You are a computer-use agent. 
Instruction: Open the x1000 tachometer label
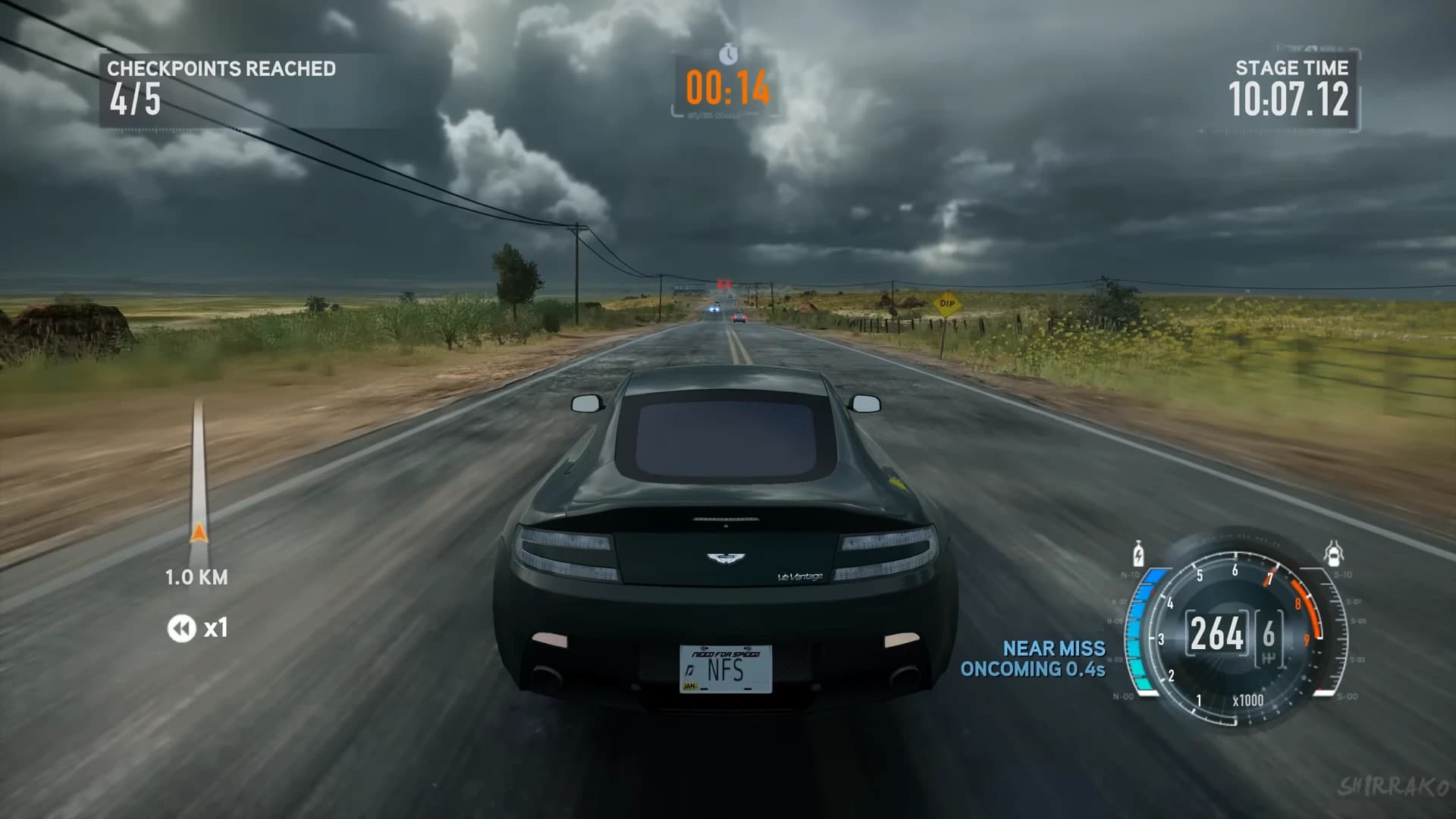pyautogui.click(x=1249, y=699)
